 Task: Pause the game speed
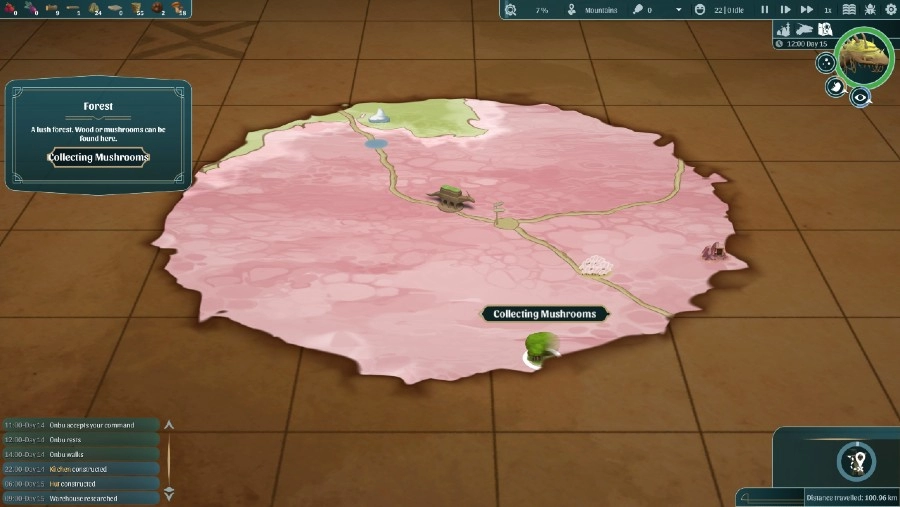pyautogui.click(x=765, y=9)
